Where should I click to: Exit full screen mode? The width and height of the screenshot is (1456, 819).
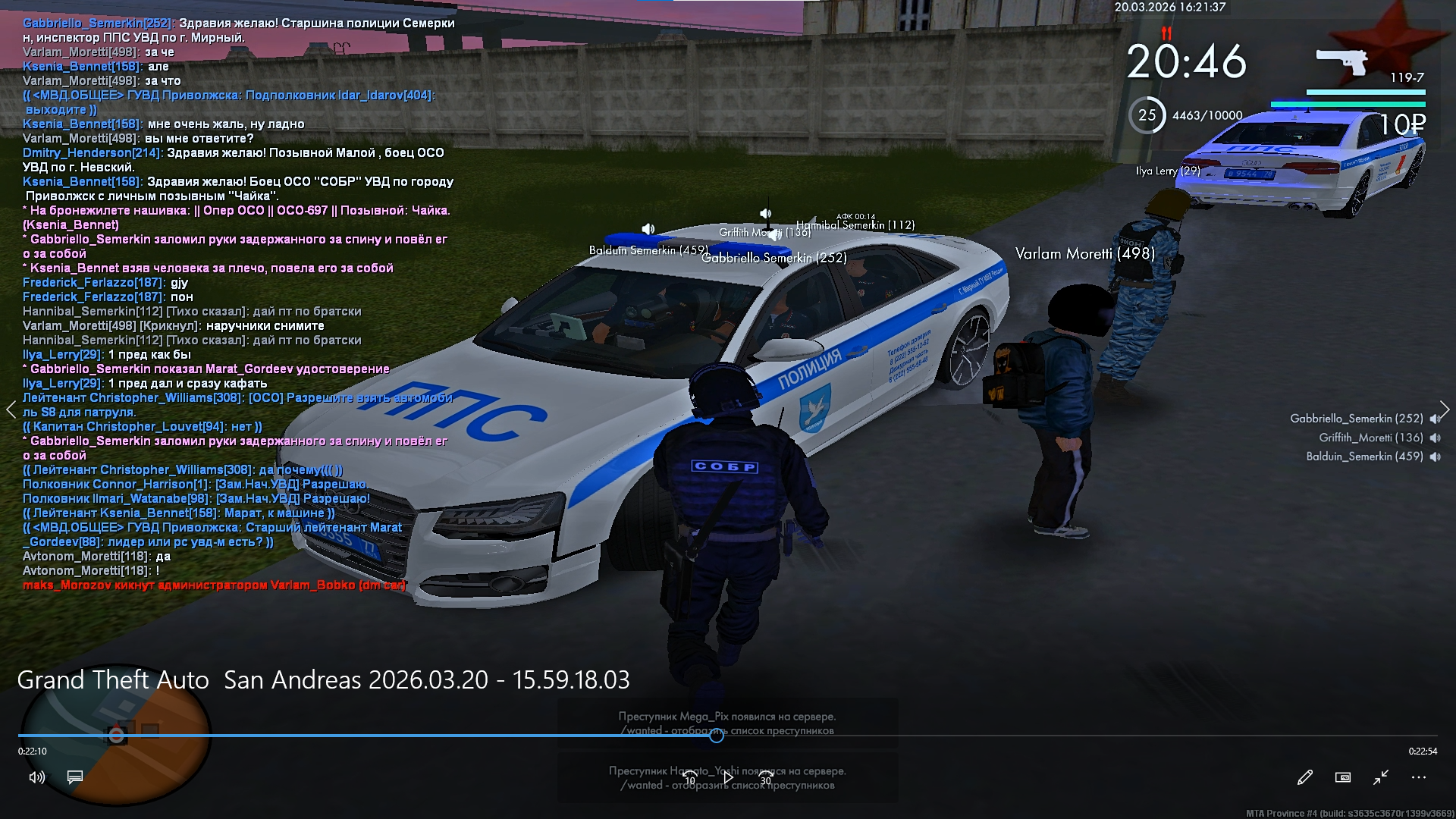pos(1380,777)
